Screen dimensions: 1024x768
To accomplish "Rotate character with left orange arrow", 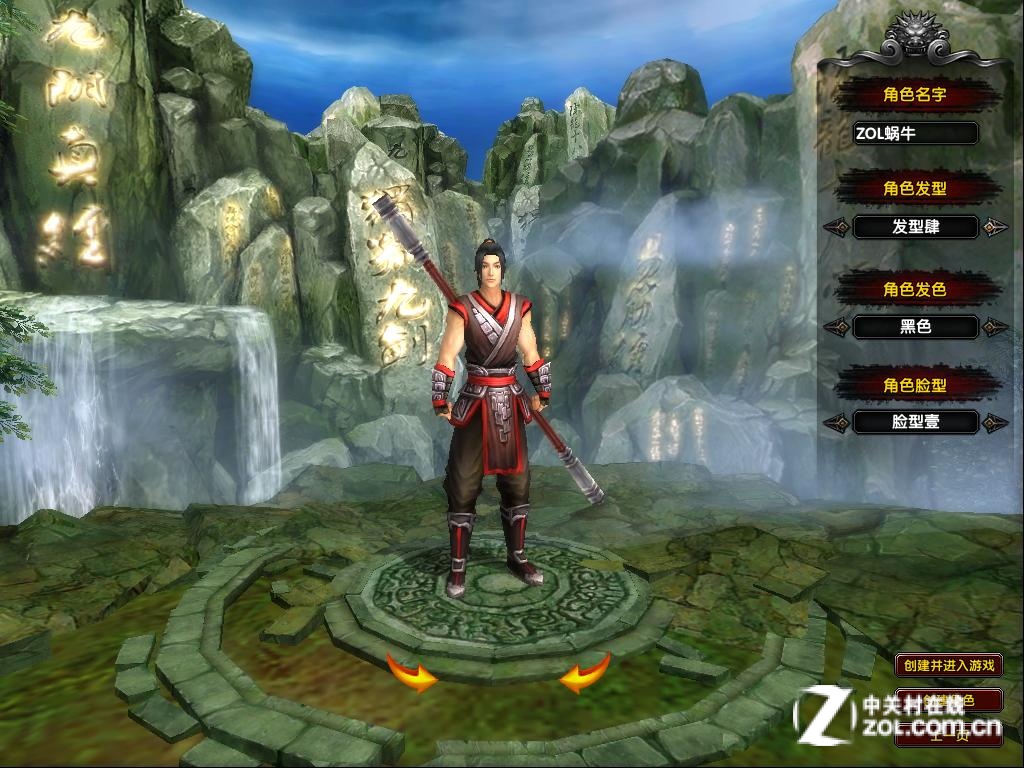I will tap(412, 674).
